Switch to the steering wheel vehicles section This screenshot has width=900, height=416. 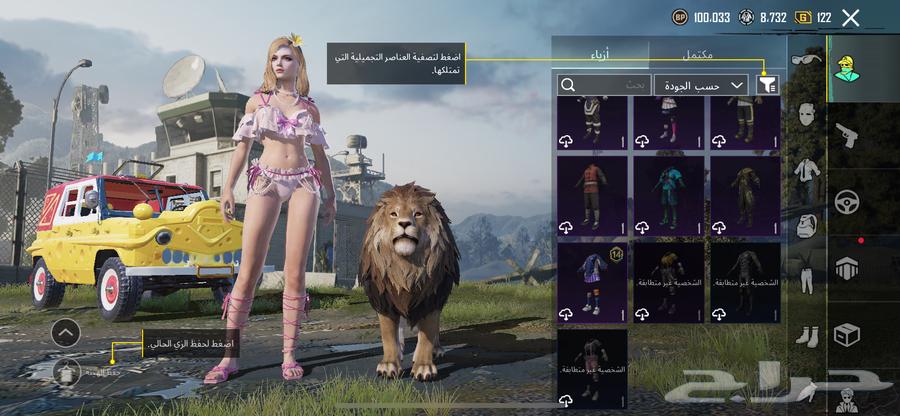[x=847, y=202]
